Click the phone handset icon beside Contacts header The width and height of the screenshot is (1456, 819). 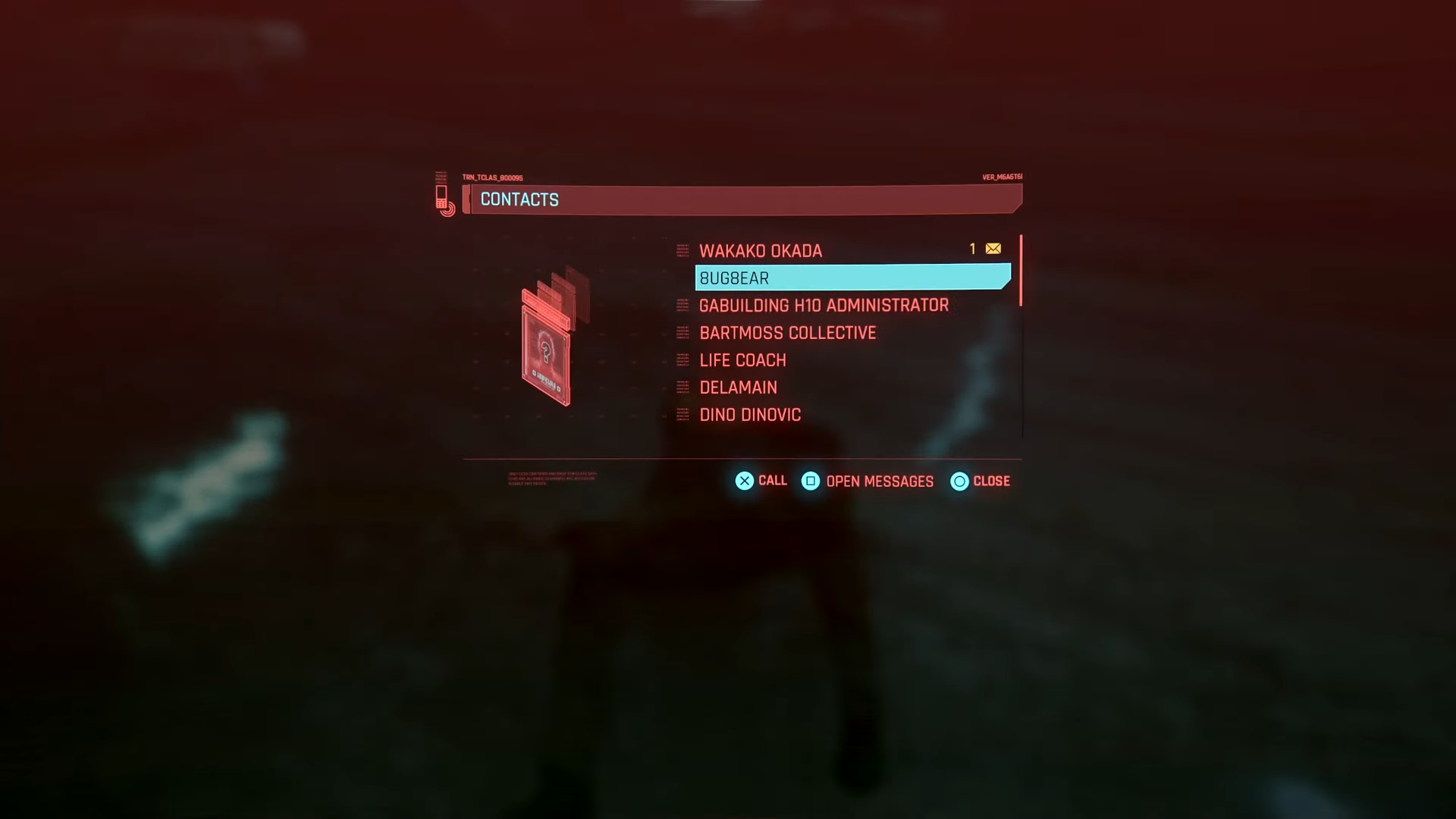444,199
